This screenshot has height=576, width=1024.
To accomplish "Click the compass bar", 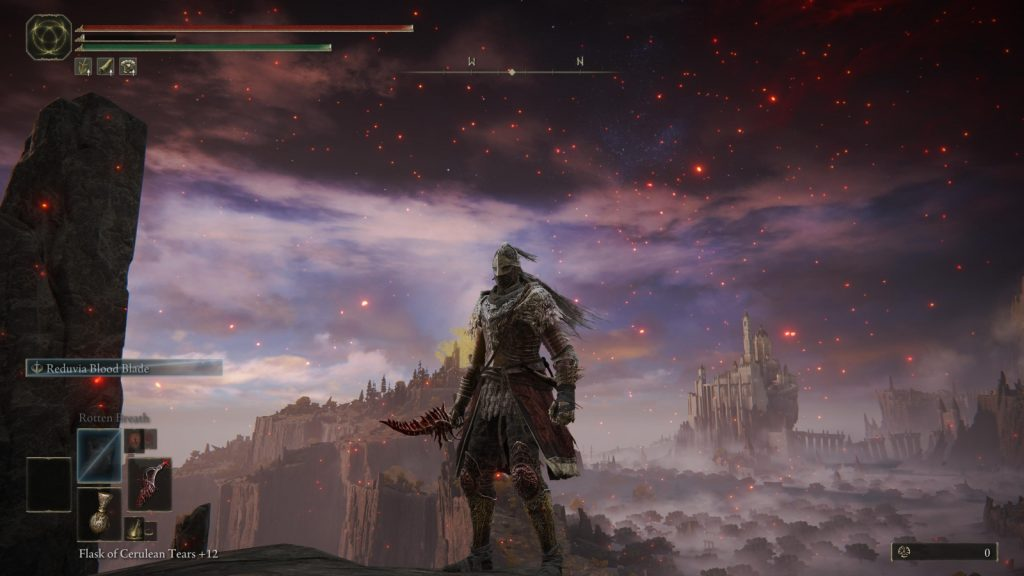I will [511, 72].
